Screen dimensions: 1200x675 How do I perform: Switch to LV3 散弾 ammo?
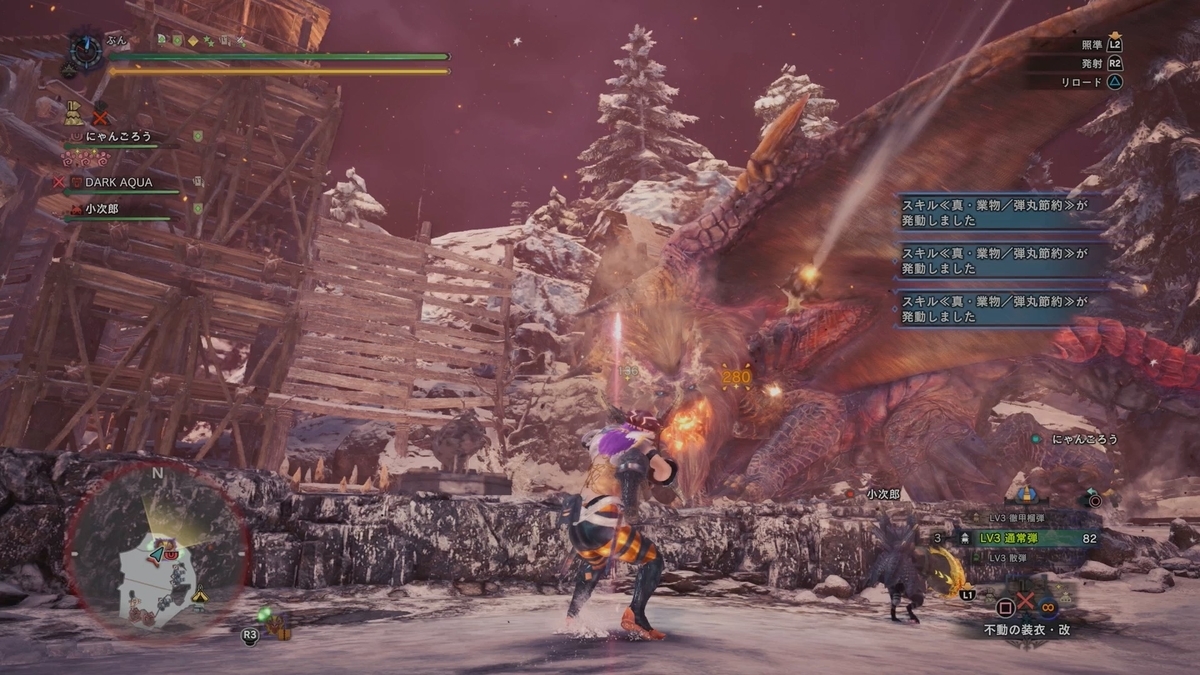coord(1012,557)
